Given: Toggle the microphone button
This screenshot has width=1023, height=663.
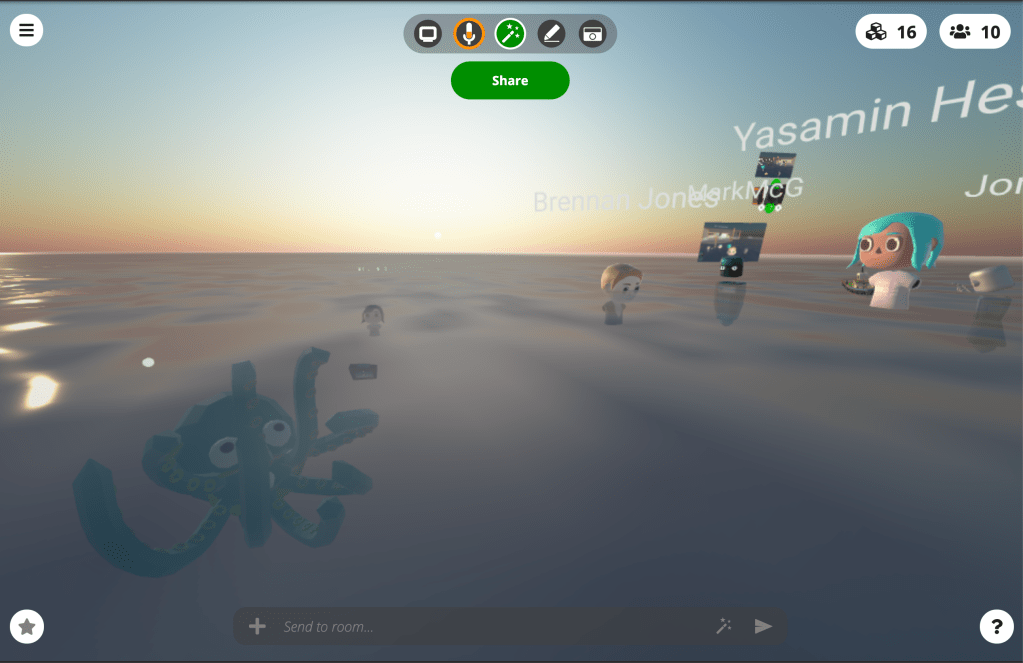Looking at the screenshot, I should click(469, 34).
